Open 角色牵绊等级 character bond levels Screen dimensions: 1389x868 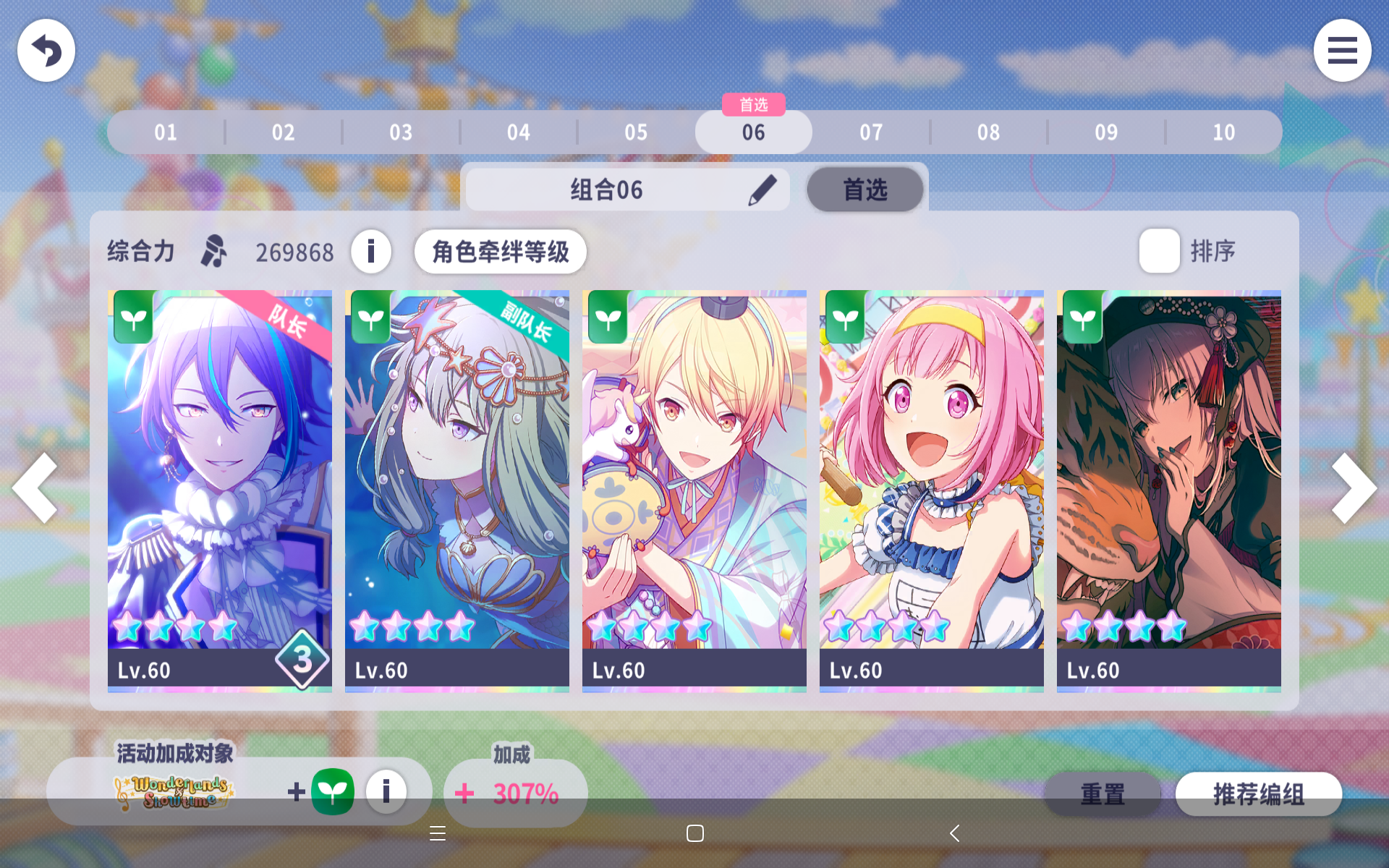click(x=501, y=252)
